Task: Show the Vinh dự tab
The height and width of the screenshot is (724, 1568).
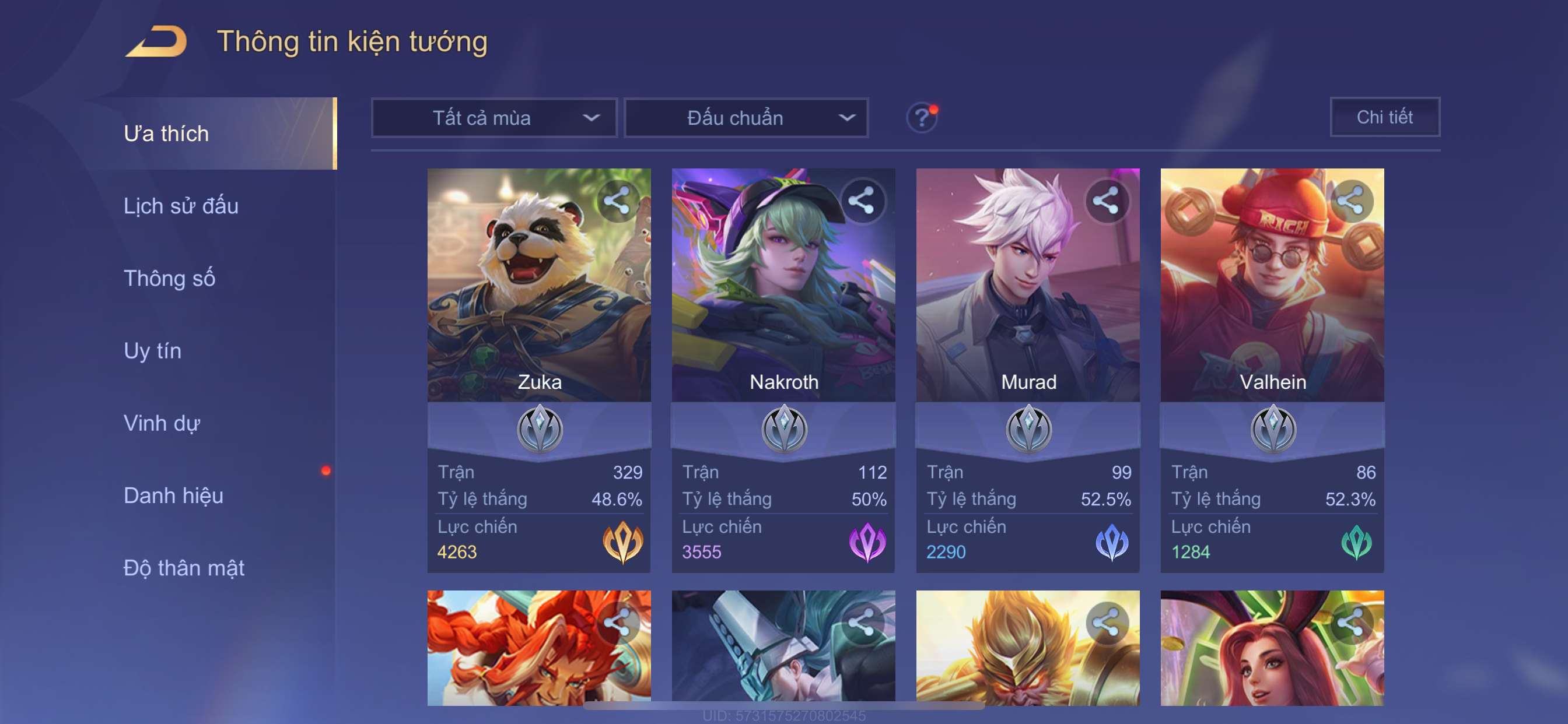Action: click(x=162, y=423)
